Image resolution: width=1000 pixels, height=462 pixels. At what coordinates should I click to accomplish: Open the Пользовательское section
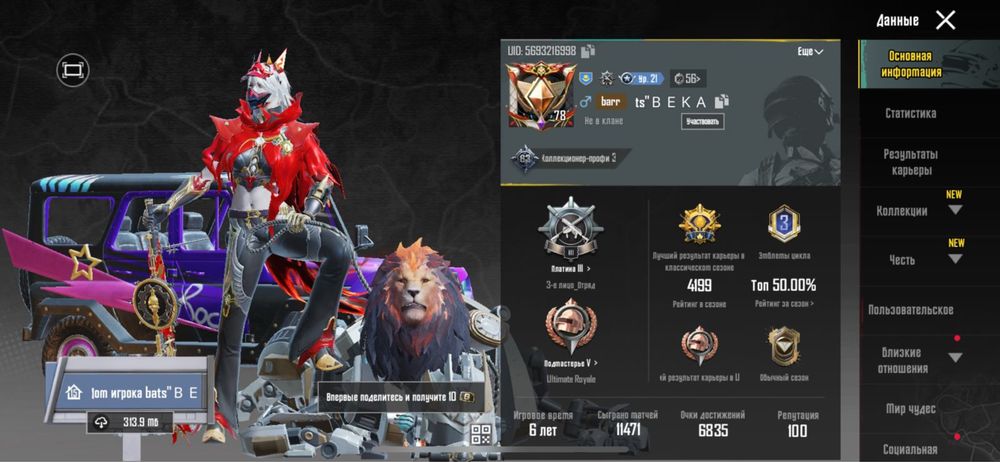[x=910, y=310]
